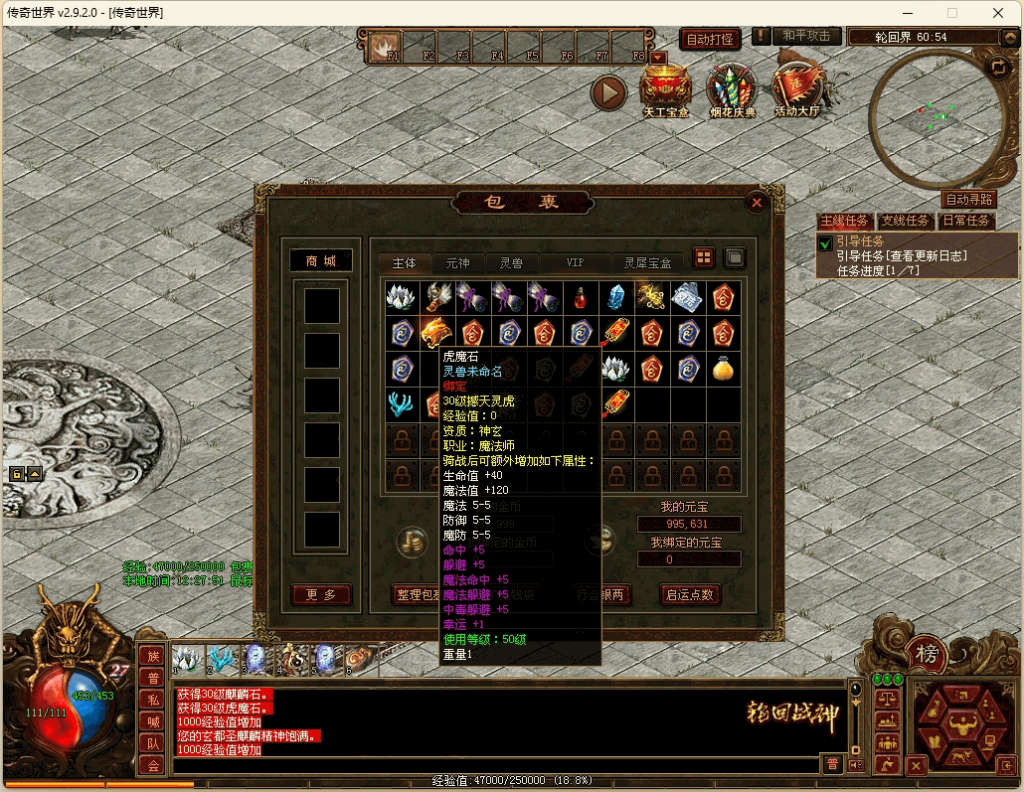
Task: Change the 和平攻击 attack mode
Action: click(807, 36)
